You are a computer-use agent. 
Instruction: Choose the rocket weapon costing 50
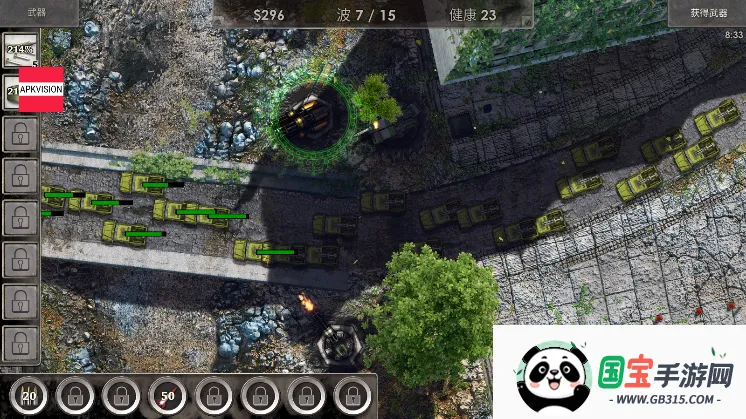point(167,394)
